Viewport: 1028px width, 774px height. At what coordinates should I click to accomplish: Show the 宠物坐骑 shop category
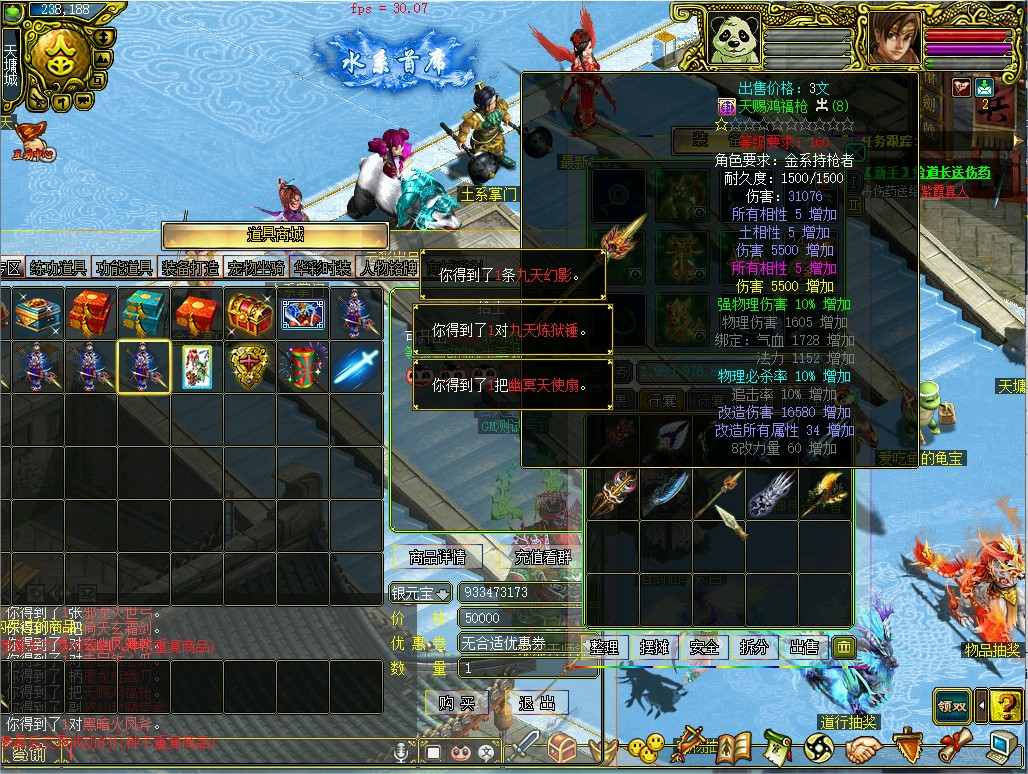pyautogui.click(x=256, y=268)
